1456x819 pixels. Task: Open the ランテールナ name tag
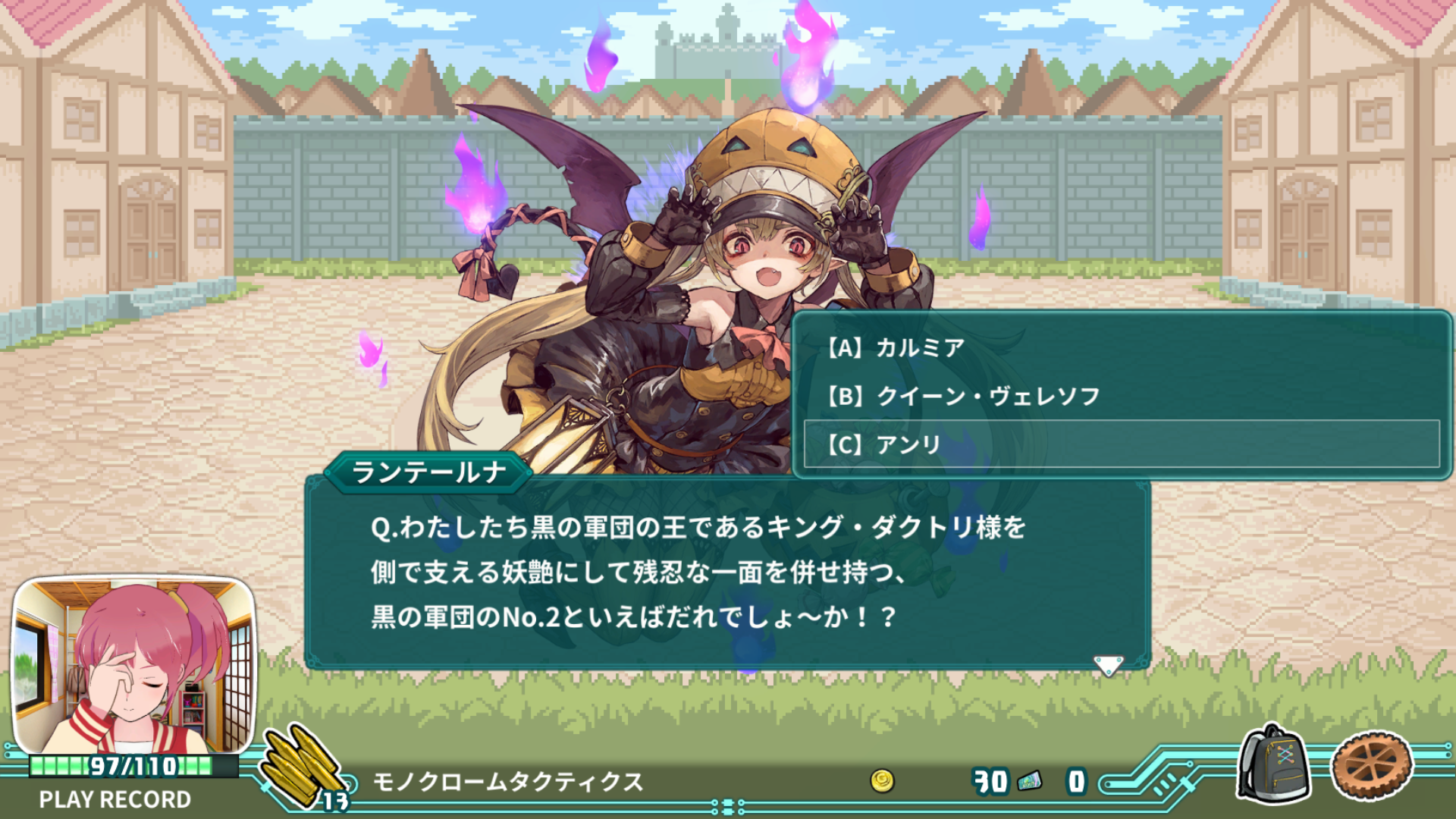pos(428,472)
